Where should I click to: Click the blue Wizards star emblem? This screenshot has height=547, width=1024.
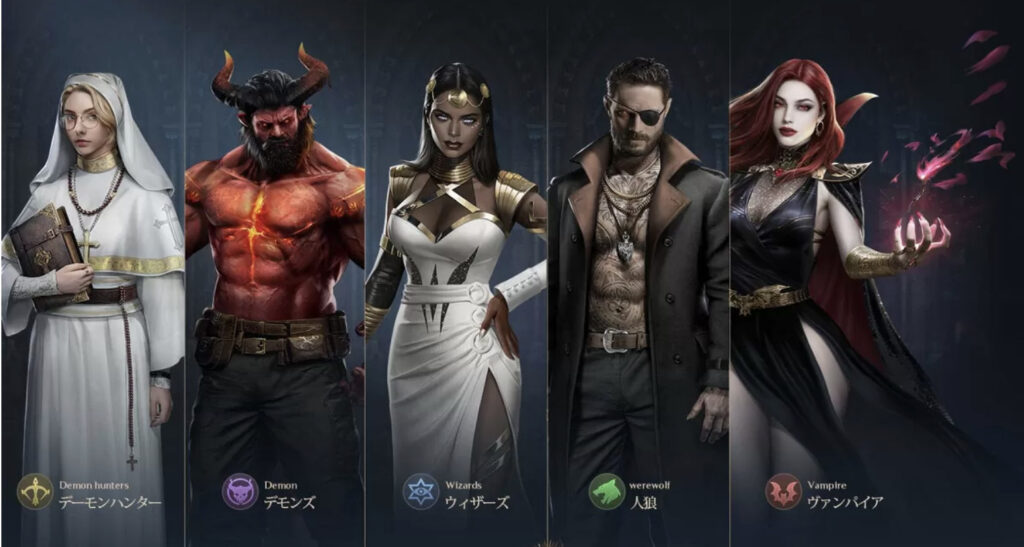click(x=421, y=492)
